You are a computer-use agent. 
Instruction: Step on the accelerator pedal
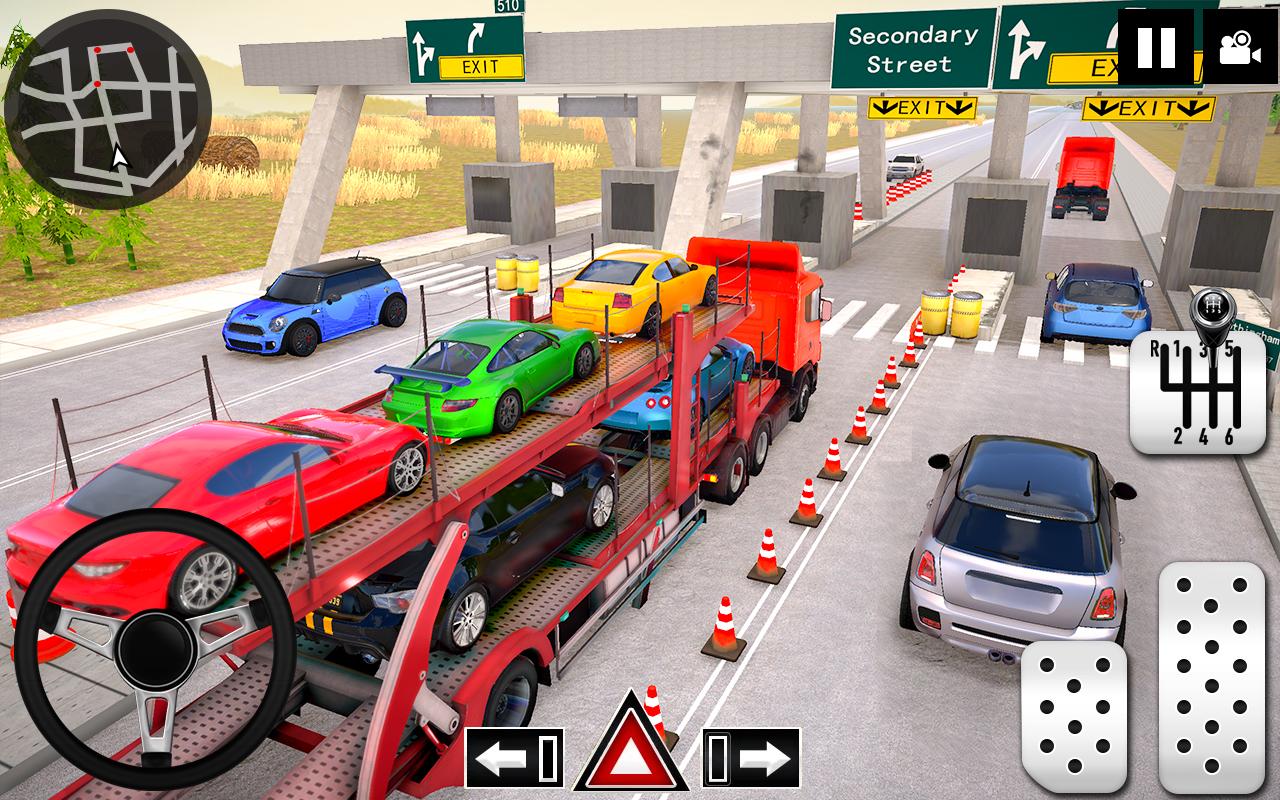(x=1211, y=676)
